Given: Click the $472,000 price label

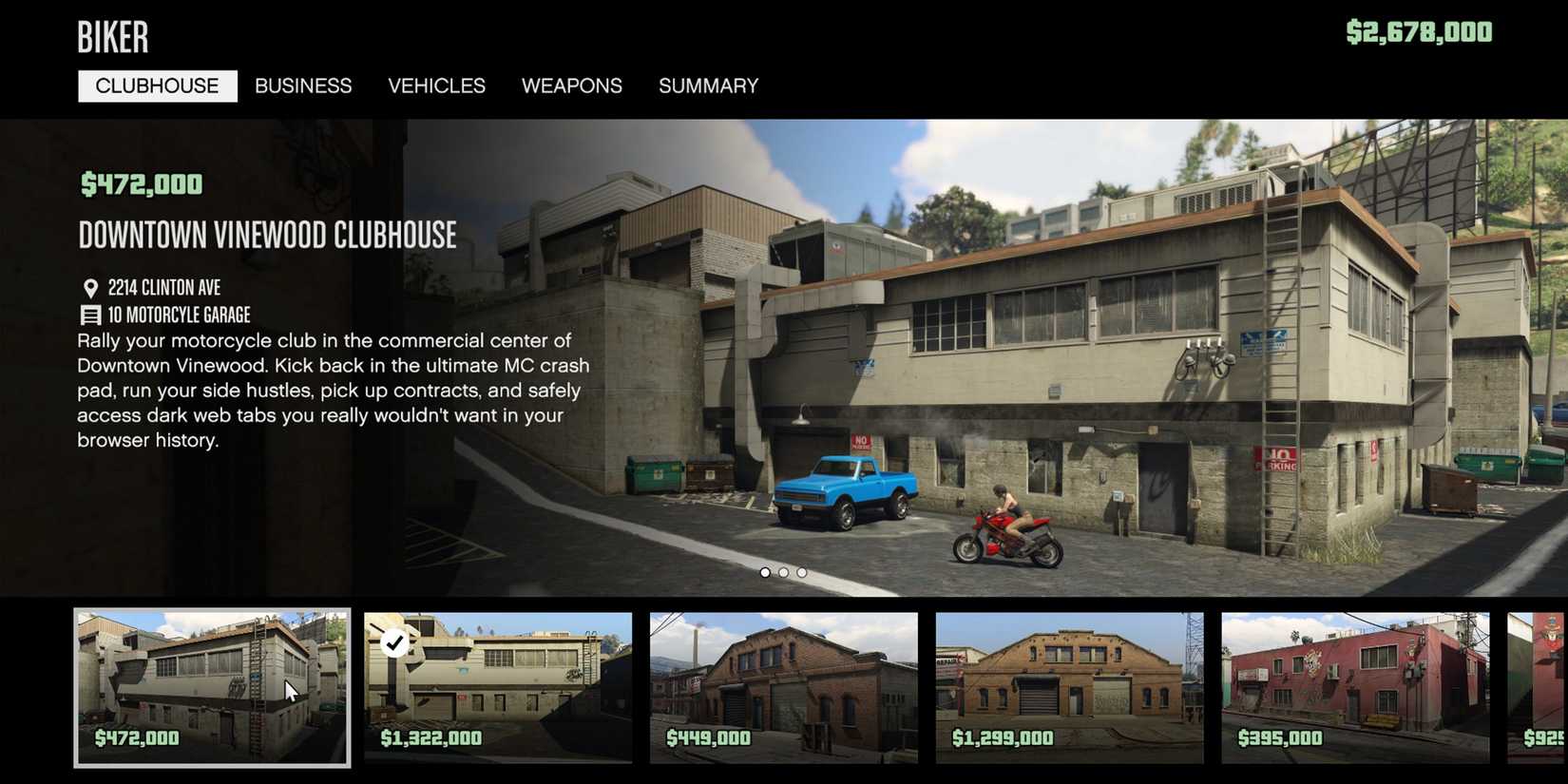Looking at the screenshot, I should pyautogui.click(x=141, y=184).
